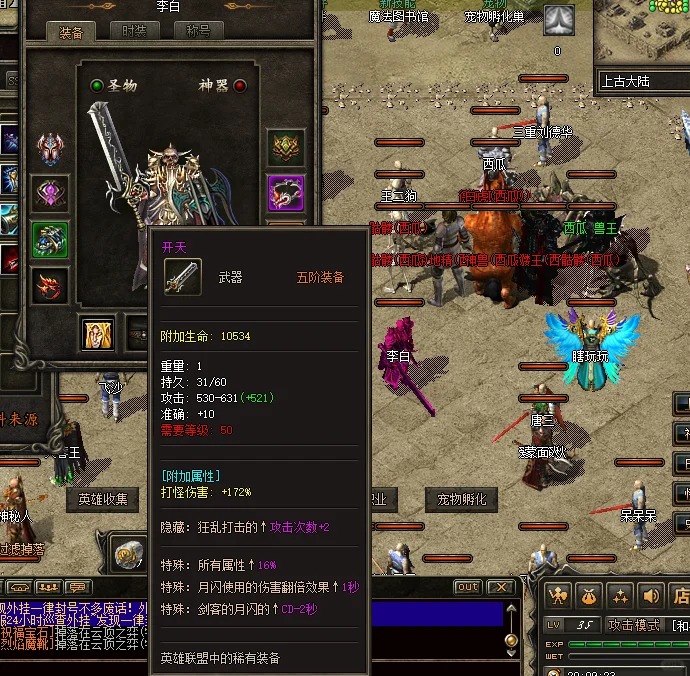Select the blue-red helmet equipment slot
Viewport: 690px width, 676px height.
tap(50, 150)
